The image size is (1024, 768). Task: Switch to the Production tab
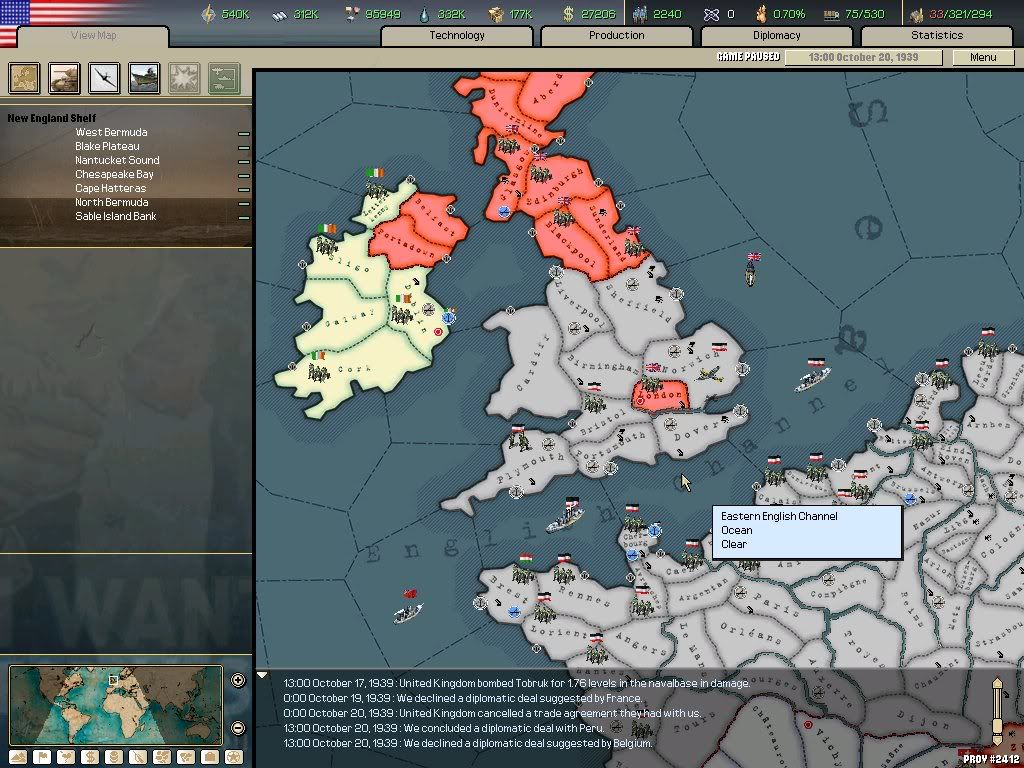[617, 36]
